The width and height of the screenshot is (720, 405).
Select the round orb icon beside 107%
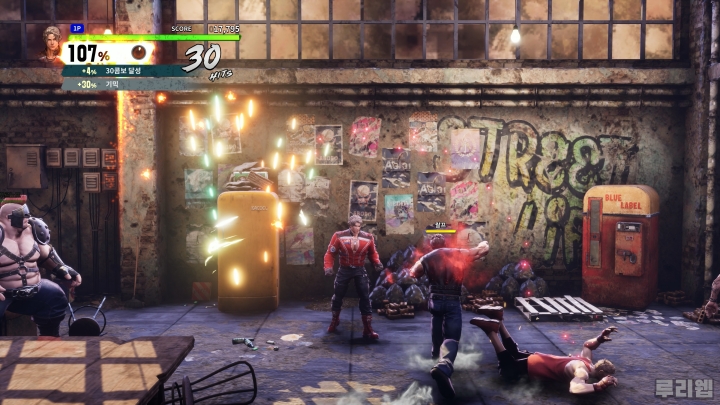tap(138, 52)
